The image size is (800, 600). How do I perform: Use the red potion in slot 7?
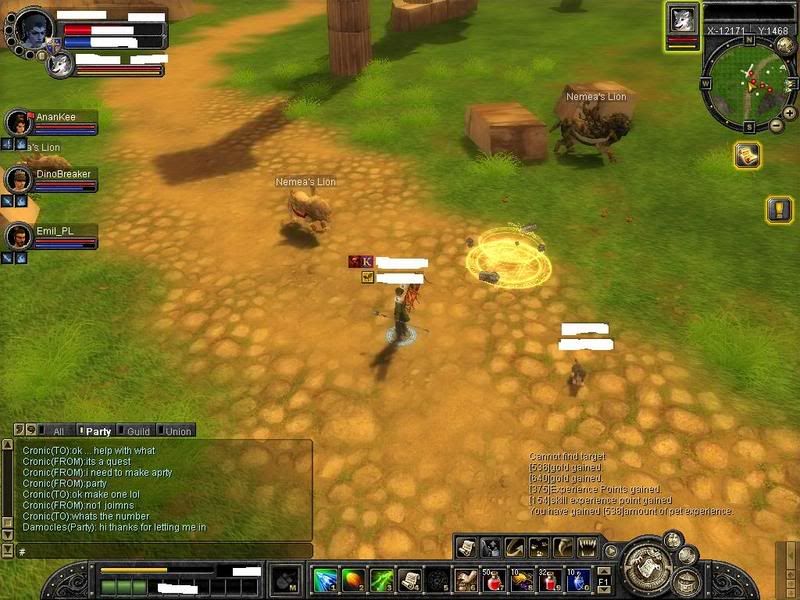pyautogui.click(x=492, y=579)
